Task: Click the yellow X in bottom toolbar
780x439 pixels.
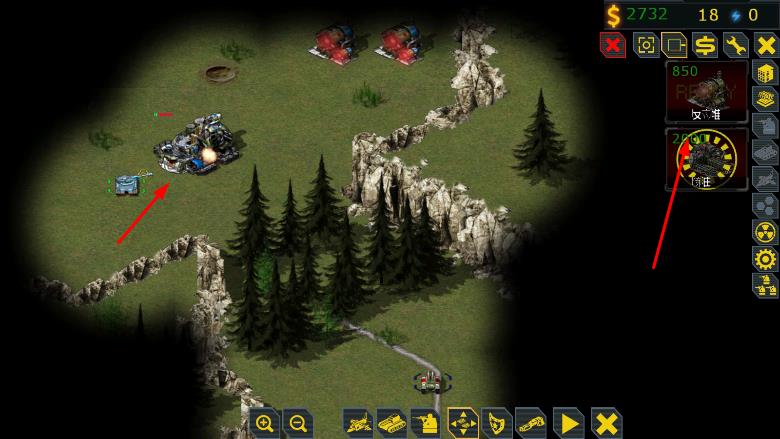Action: 604,423
